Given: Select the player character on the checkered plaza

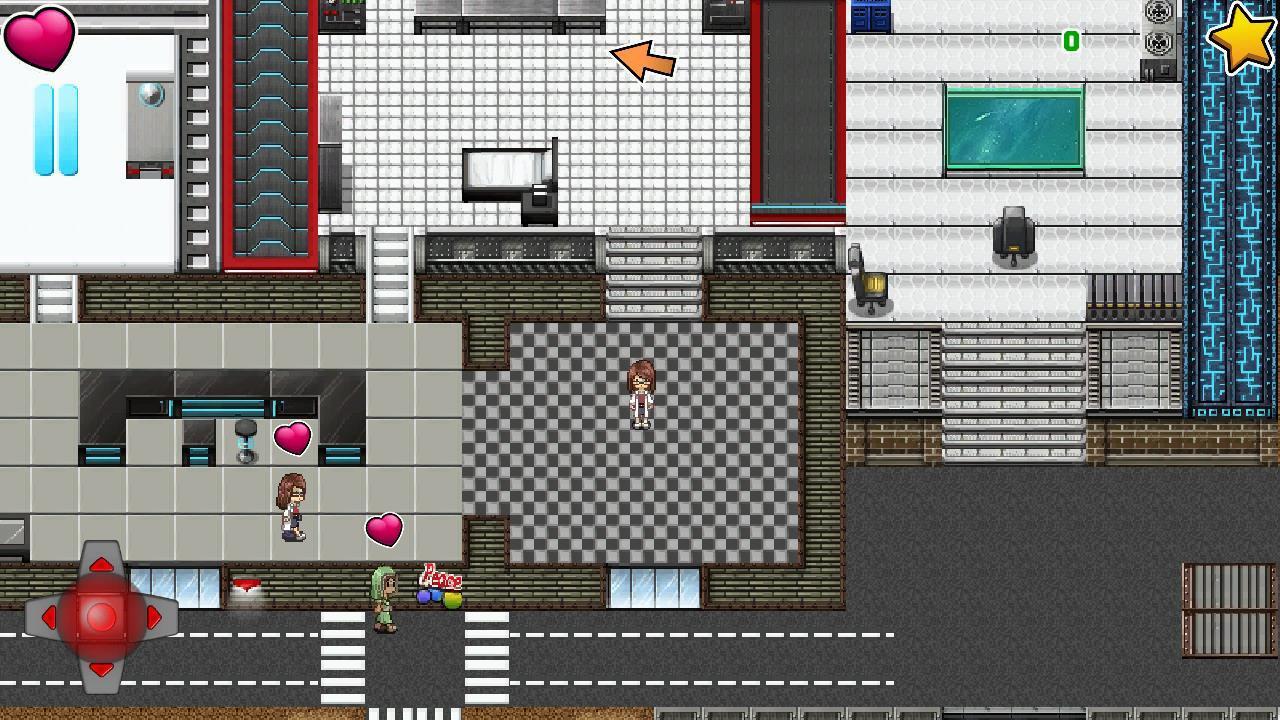Looking at the screenshot, I should click(x=640, y=395).
